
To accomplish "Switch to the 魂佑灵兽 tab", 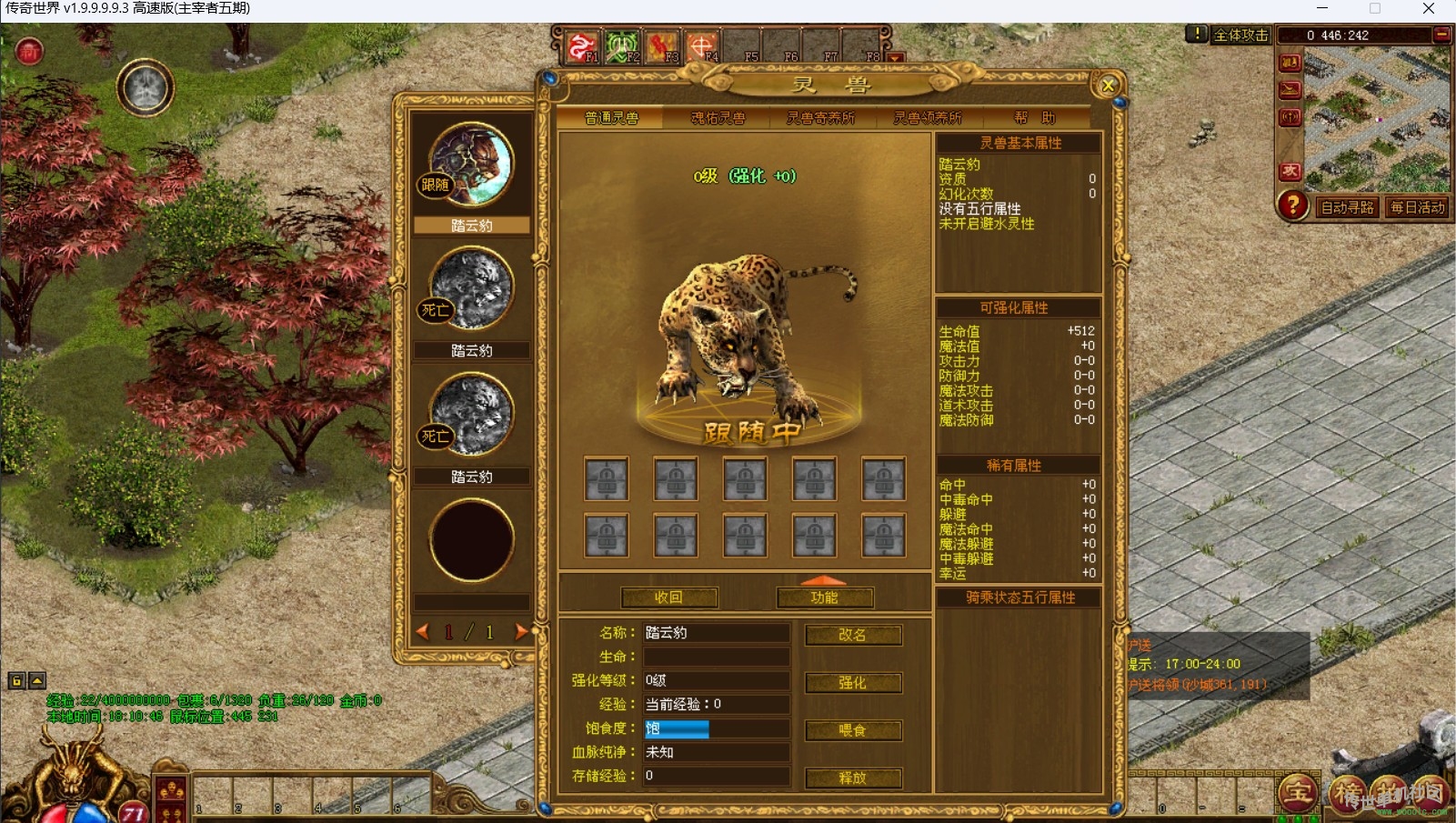I will [x=718, y=118].
